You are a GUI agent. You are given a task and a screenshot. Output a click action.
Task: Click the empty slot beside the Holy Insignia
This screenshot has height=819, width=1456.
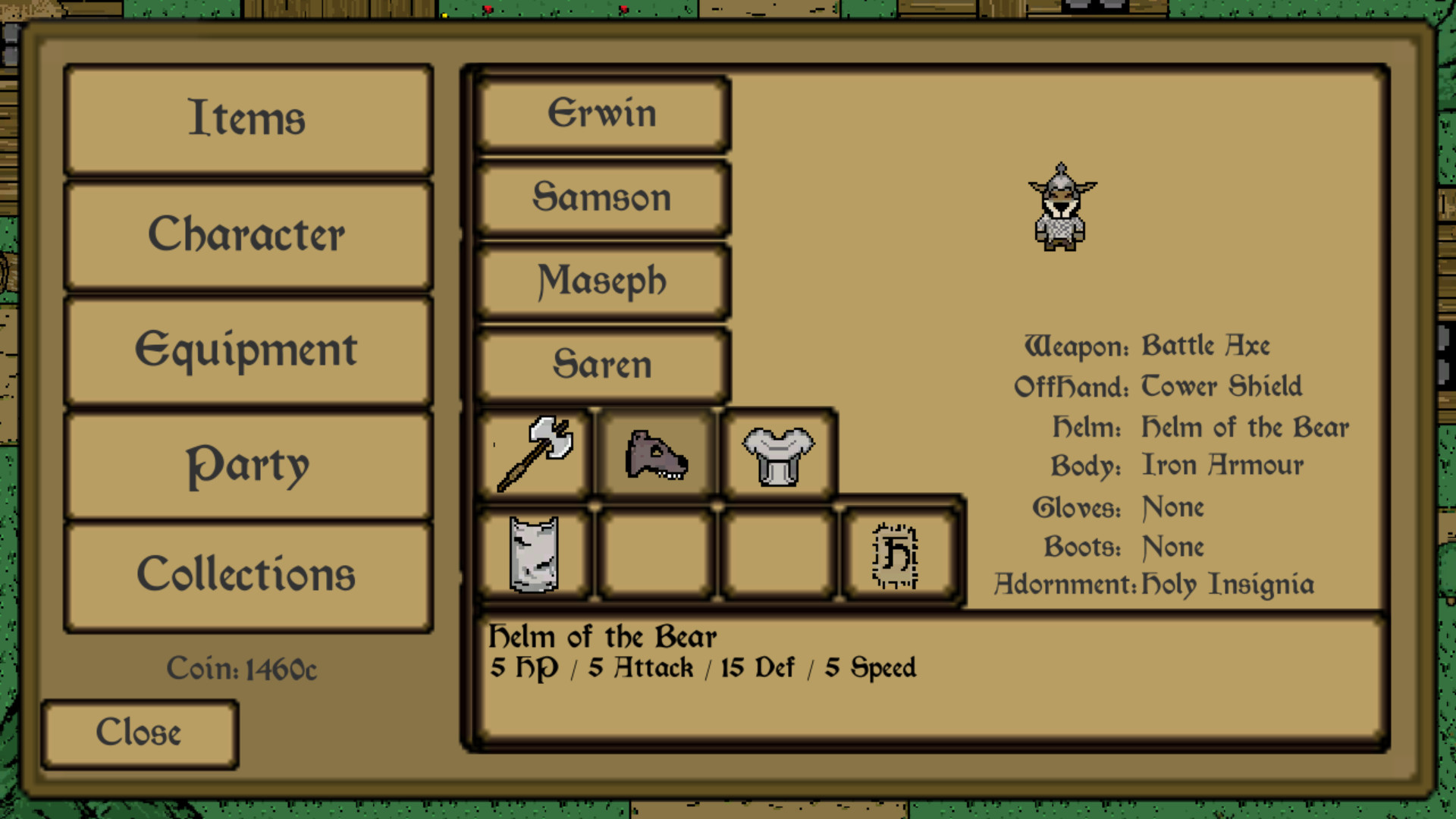(777, 554)
